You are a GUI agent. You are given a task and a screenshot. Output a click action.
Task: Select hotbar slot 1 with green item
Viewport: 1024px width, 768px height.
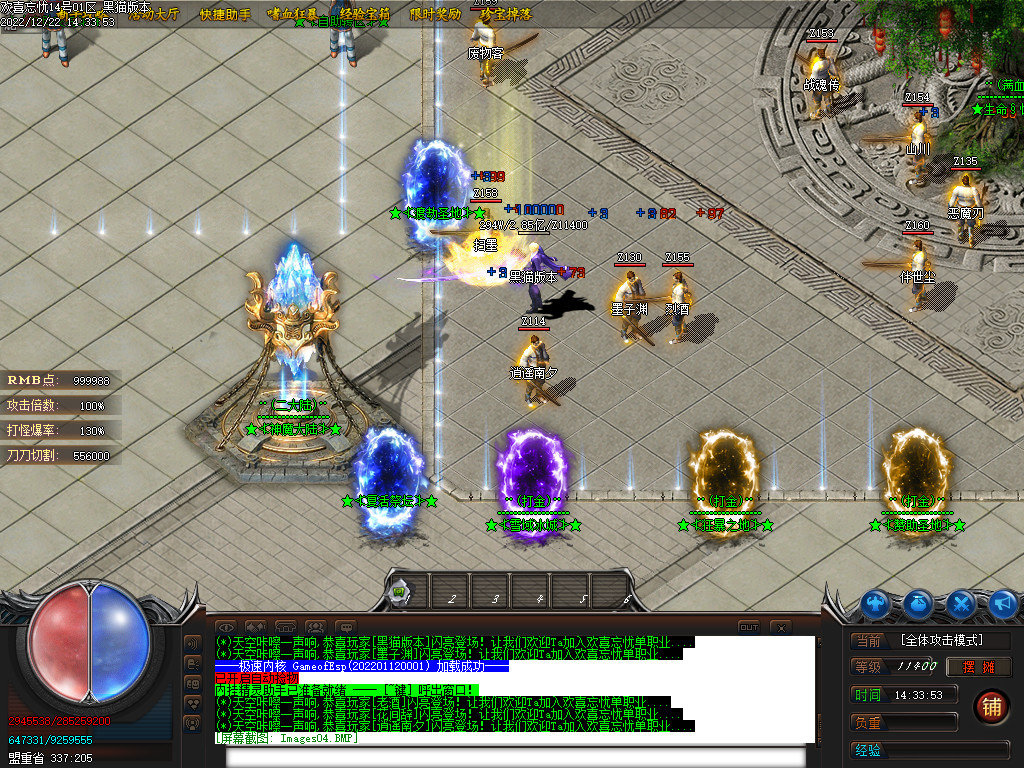pyautogui.click(x=400, y=592)
